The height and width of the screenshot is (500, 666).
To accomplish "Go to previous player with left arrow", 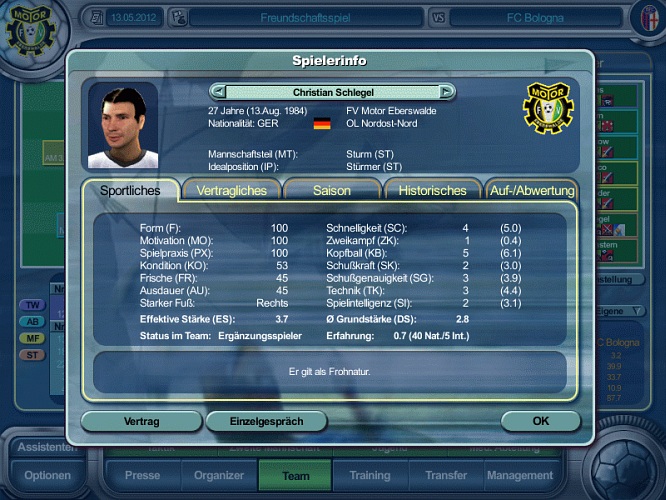I will coord(219,91).
